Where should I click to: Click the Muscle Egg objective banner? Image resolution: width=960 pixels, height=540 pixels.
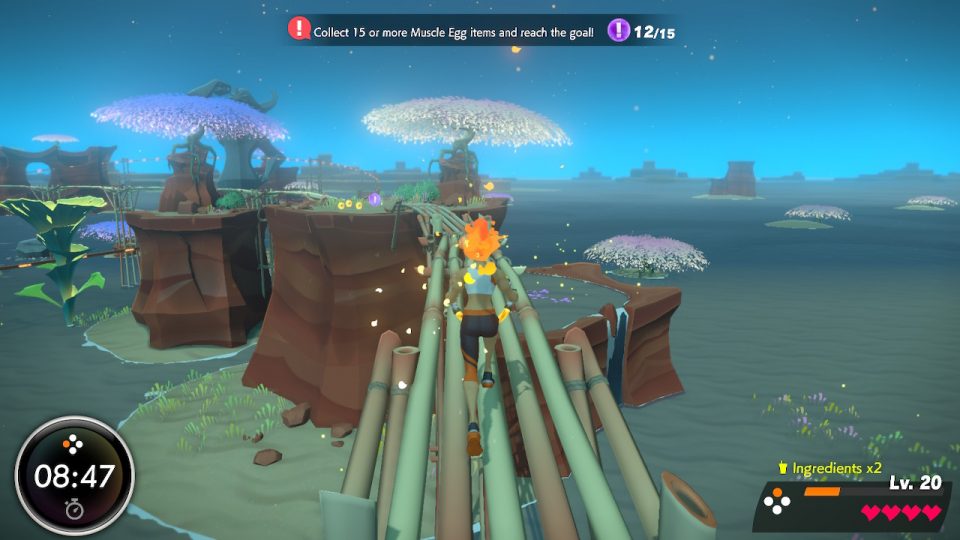click(x=453, y=32)
